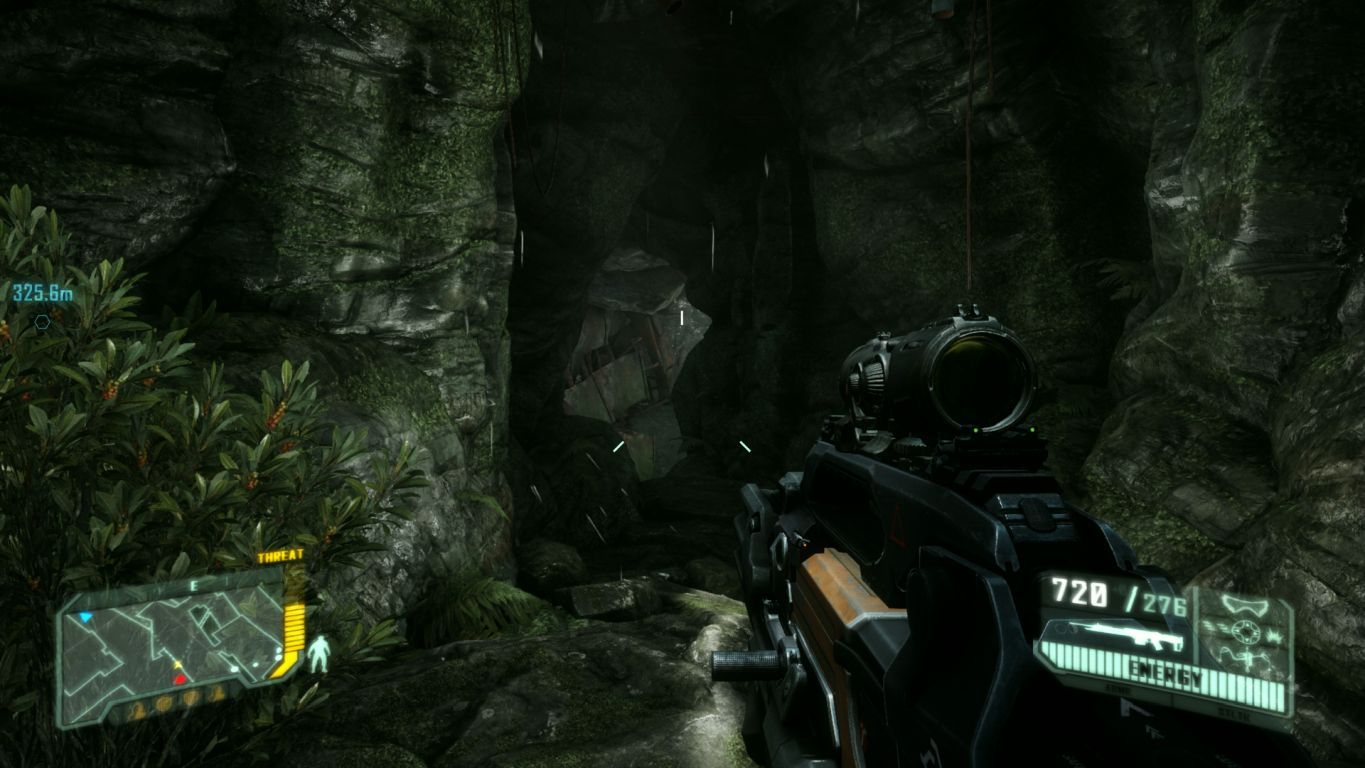Activate the THREAT warning indicator
Image resolution: width=1365 pixels, height=768 pixels.
point(281,556)
